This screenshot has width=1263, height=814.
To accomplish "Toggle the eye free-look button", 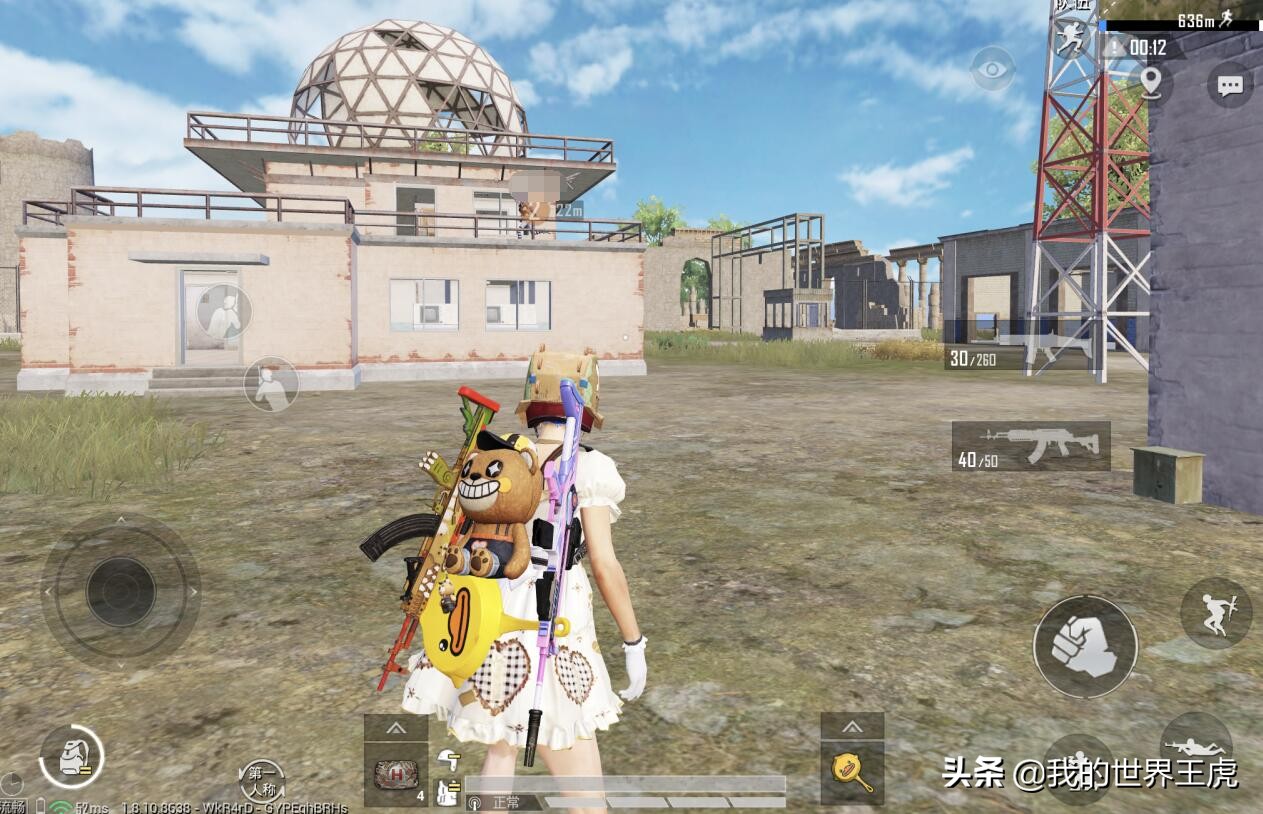I will coord(992,68).
